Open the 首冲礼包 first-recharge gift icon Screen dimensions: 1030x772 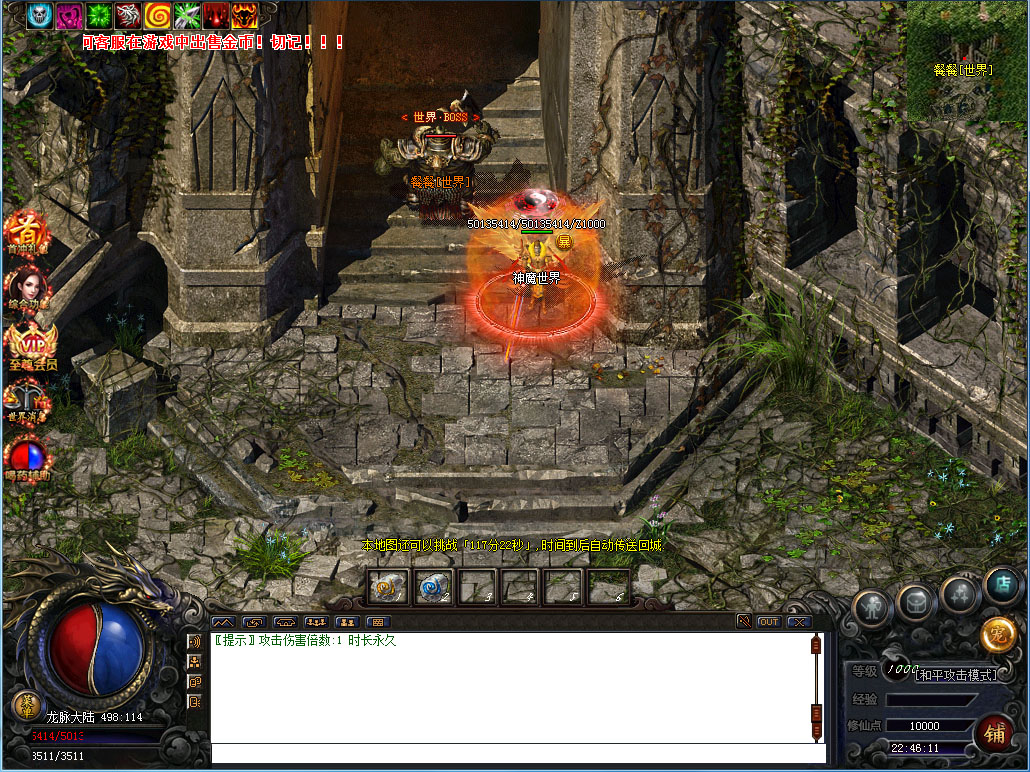pyautogui.click(x=24, y=230)
